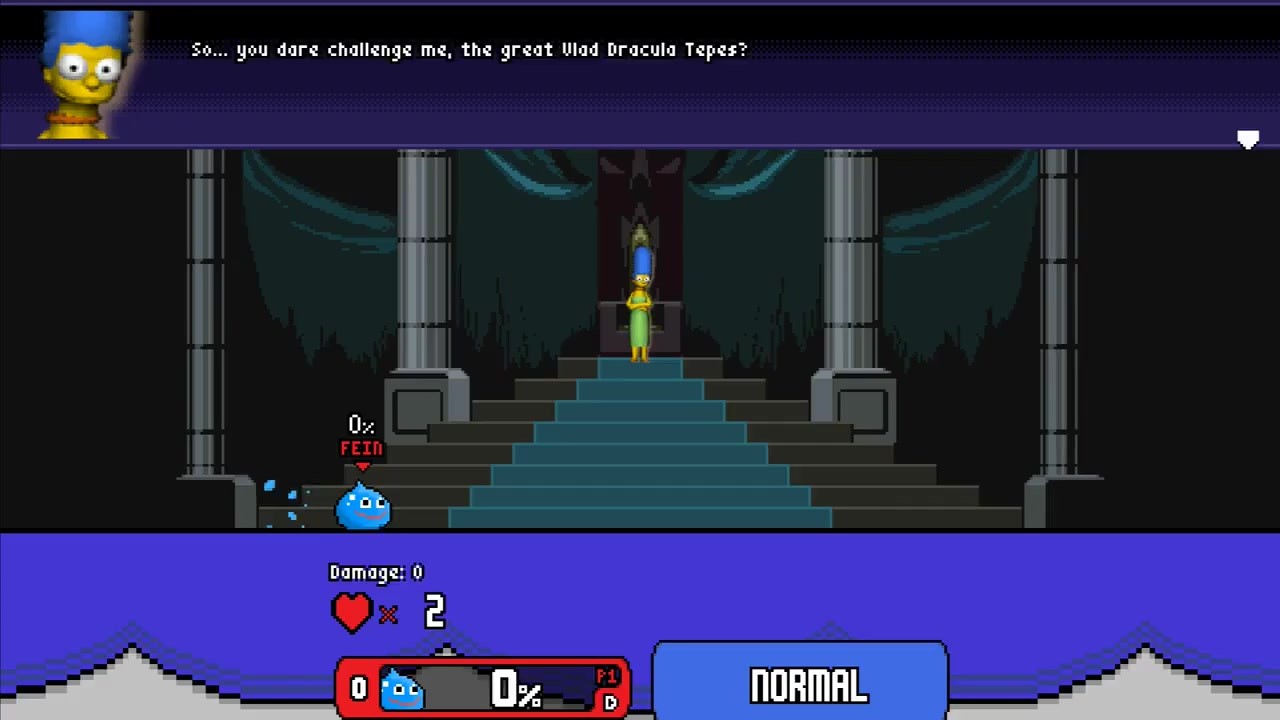Screen dimensions: 1280x720
Task: Advance dialogue with the white arrow indicator
Action: point(1247,140)
